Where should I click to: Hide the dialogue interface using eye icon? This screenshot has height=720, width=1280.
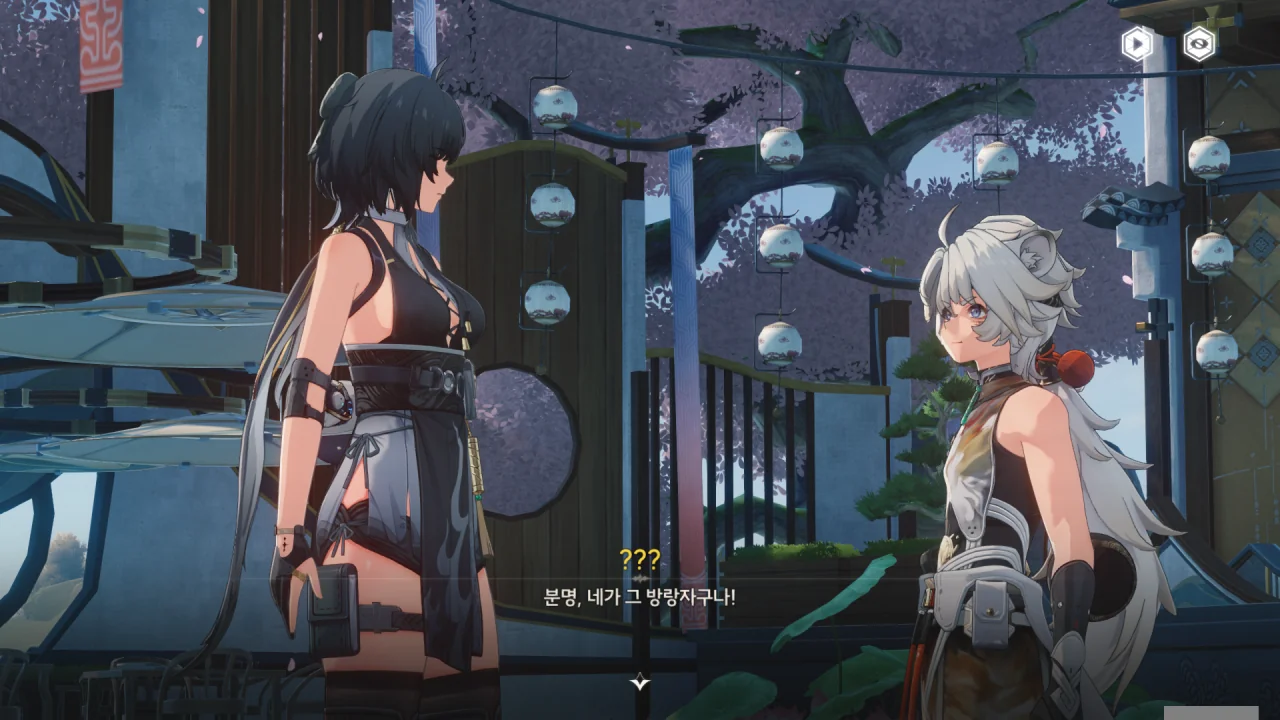point(1198,44)
